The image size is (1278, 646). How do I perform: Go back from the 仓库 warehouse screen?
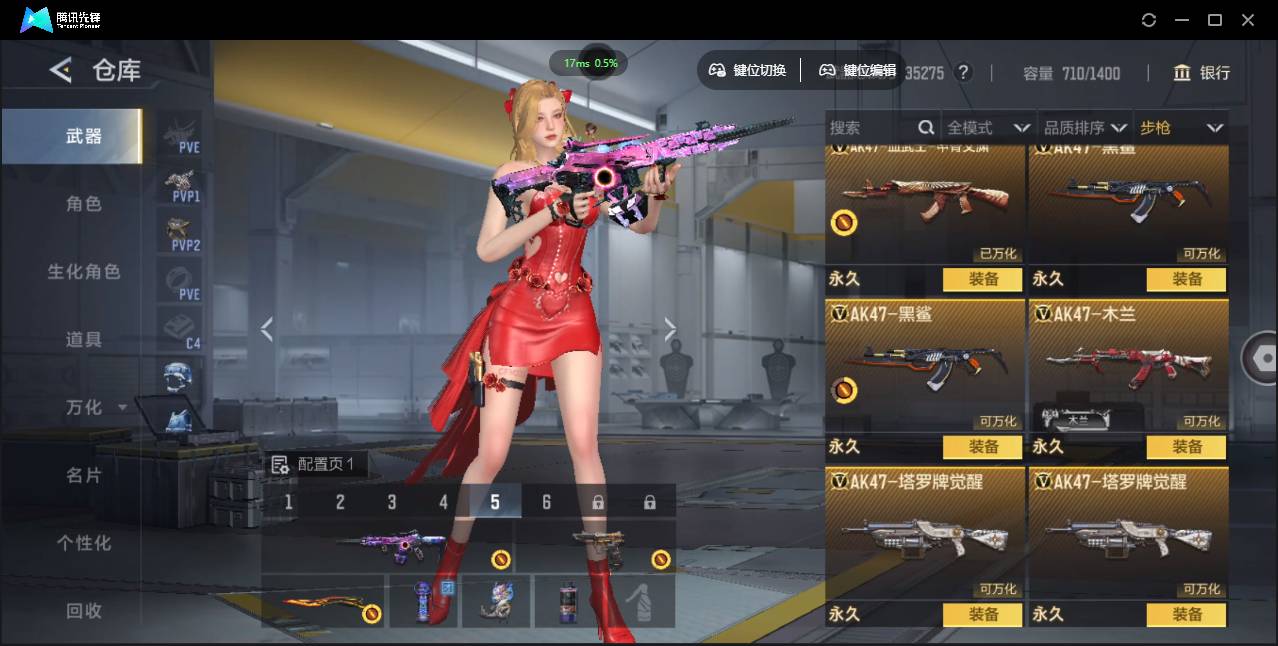(x=61, y=70)
